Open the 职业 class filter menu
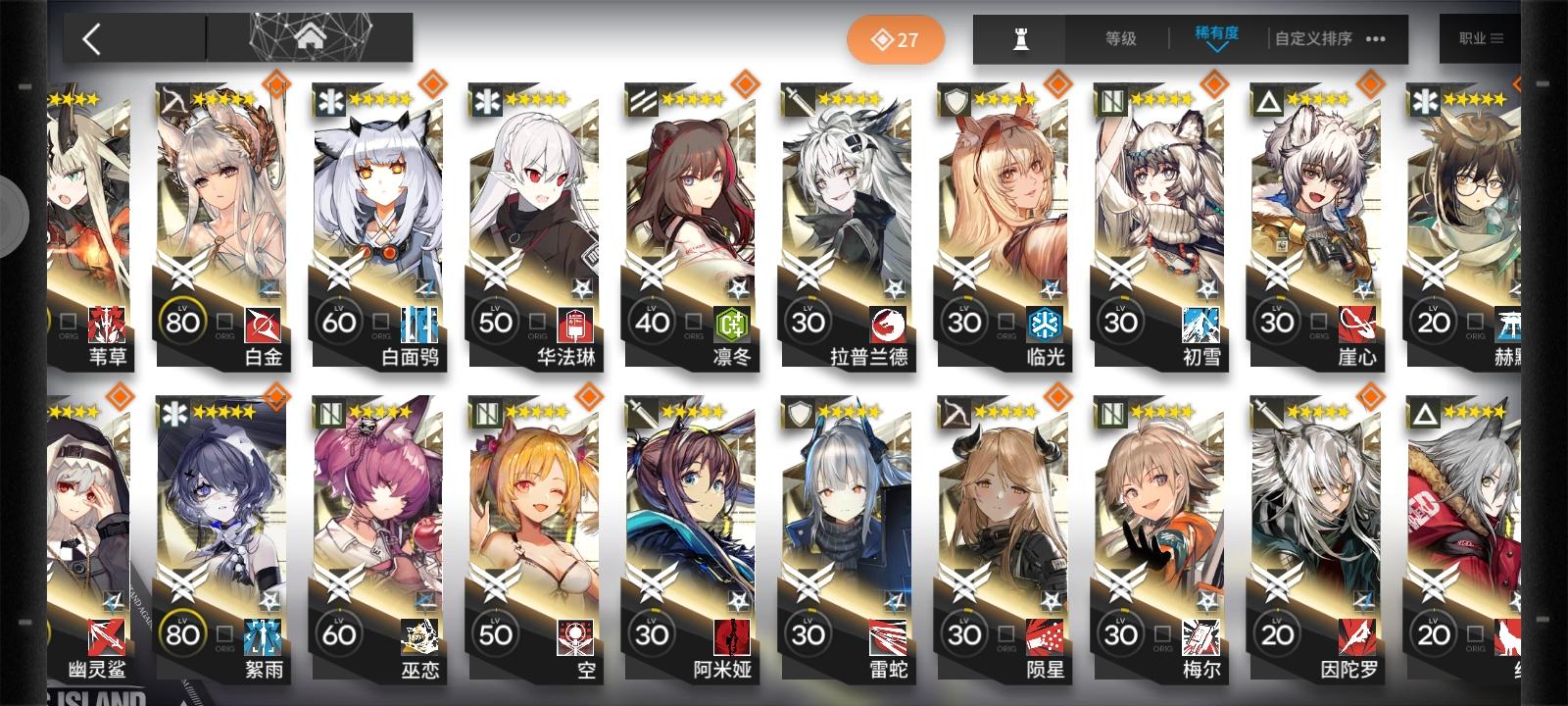Viewport: 1568px width, 706px height. click(x=1480, y=39)
